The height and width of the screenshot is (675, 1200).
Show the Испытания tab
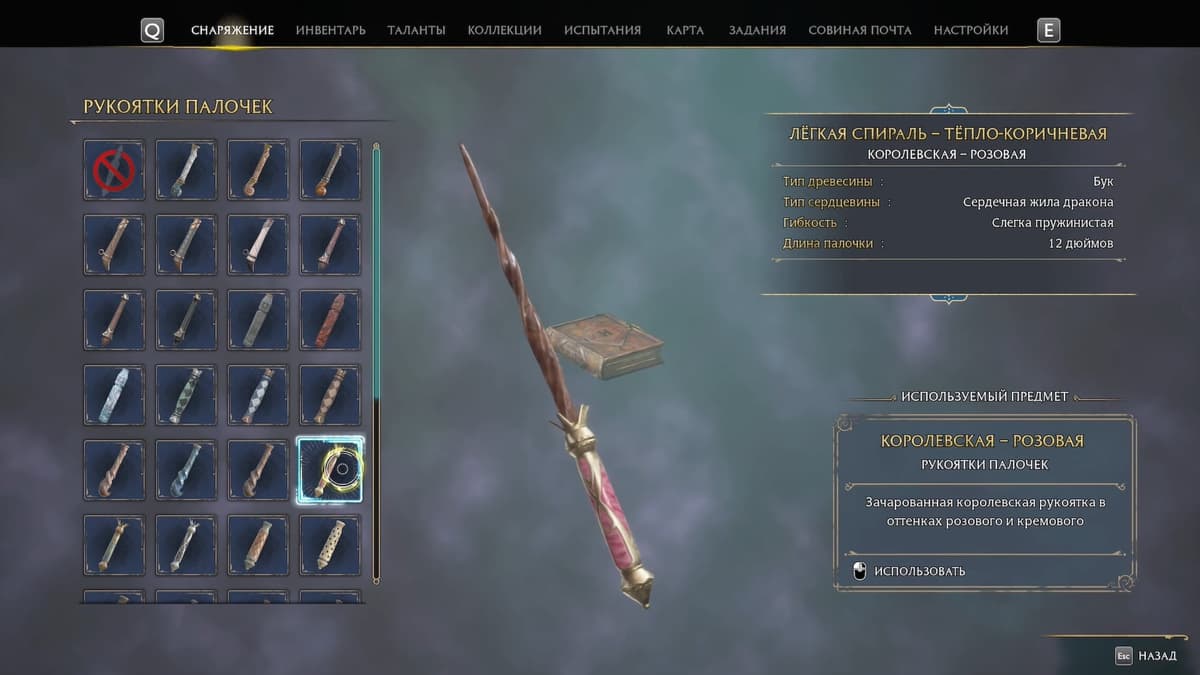[602, 30]
